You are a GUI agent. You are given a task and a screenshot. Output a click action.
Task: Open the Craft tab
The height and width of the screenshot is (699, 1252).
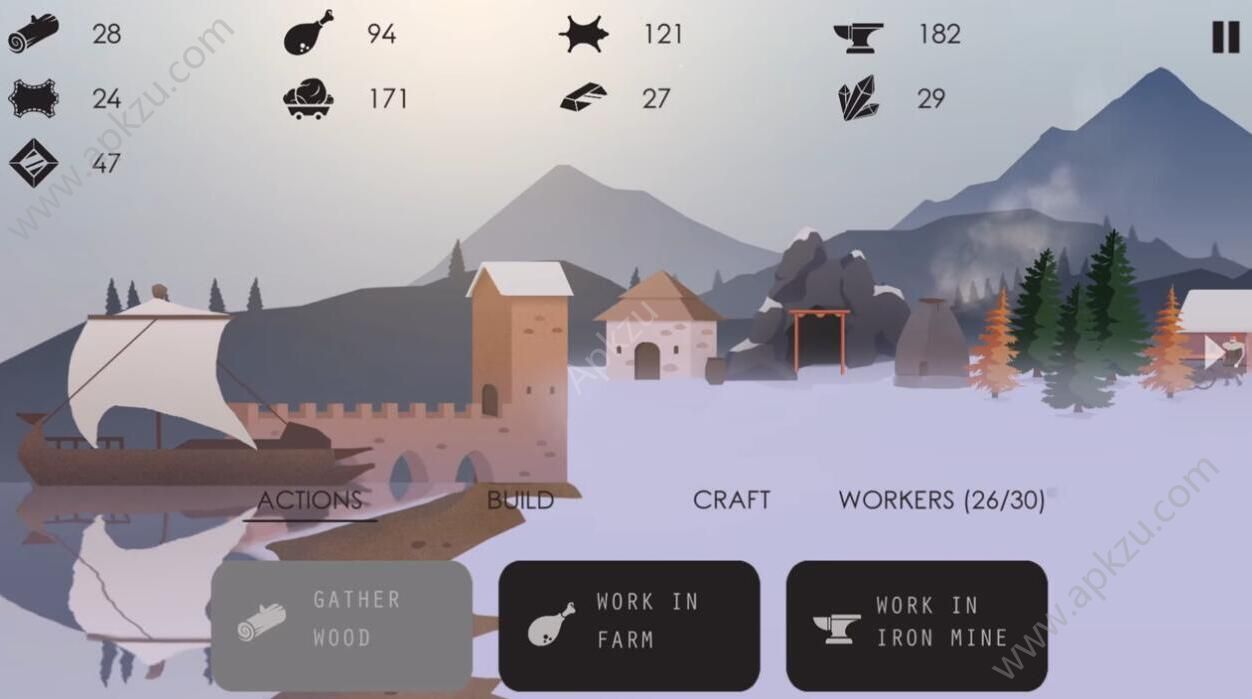point(731,500)
